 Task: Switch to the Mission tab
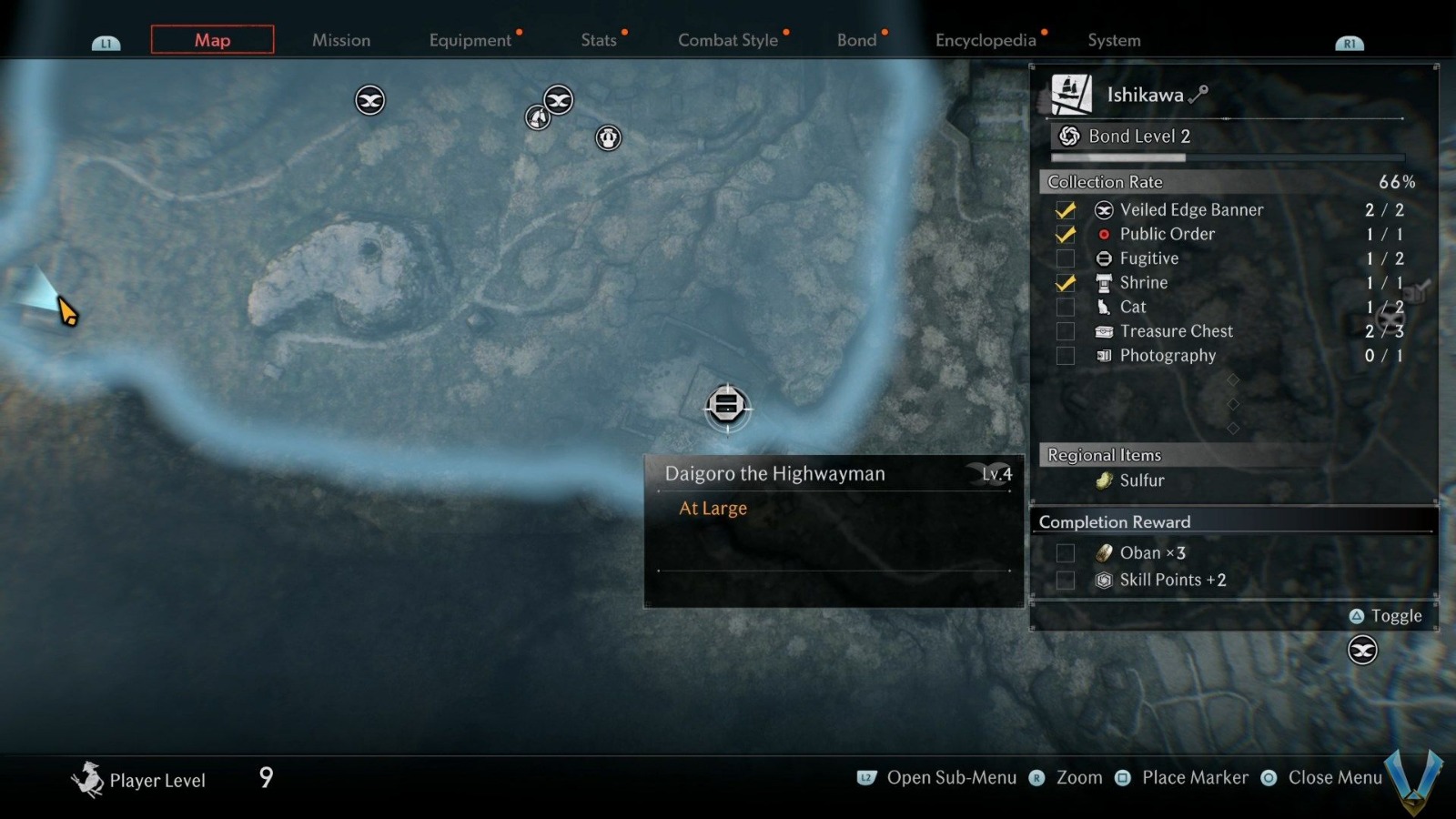coord(341,40)
